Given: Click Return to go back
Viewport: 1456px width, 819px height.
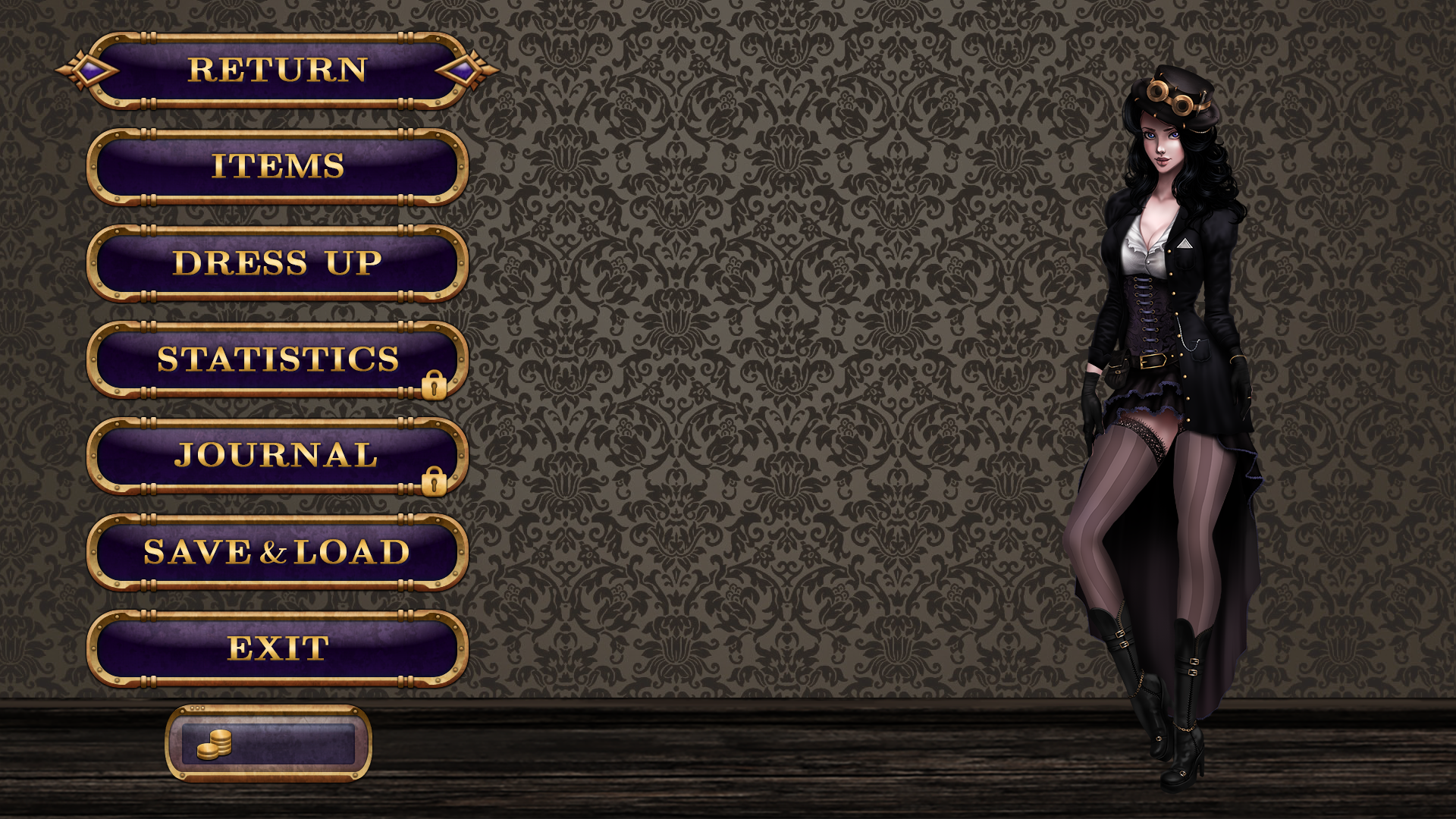Looking at the screenshot, I should (x=277, y=71).
